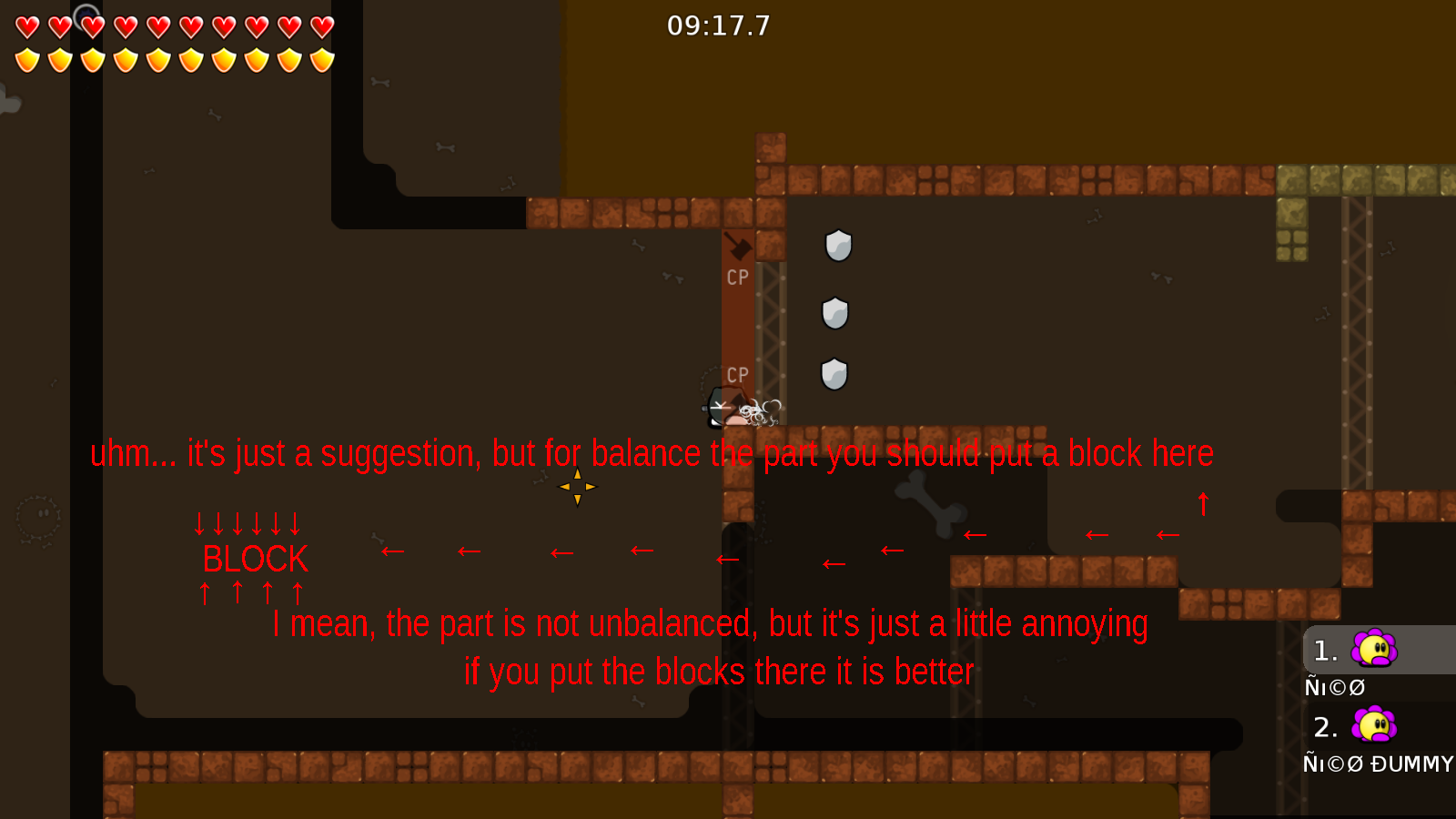Viewport: 1456px width, 819px height.
Task: Click the name Ñı©Ø ÐUMMY below second place
Action: [1377, 764]
